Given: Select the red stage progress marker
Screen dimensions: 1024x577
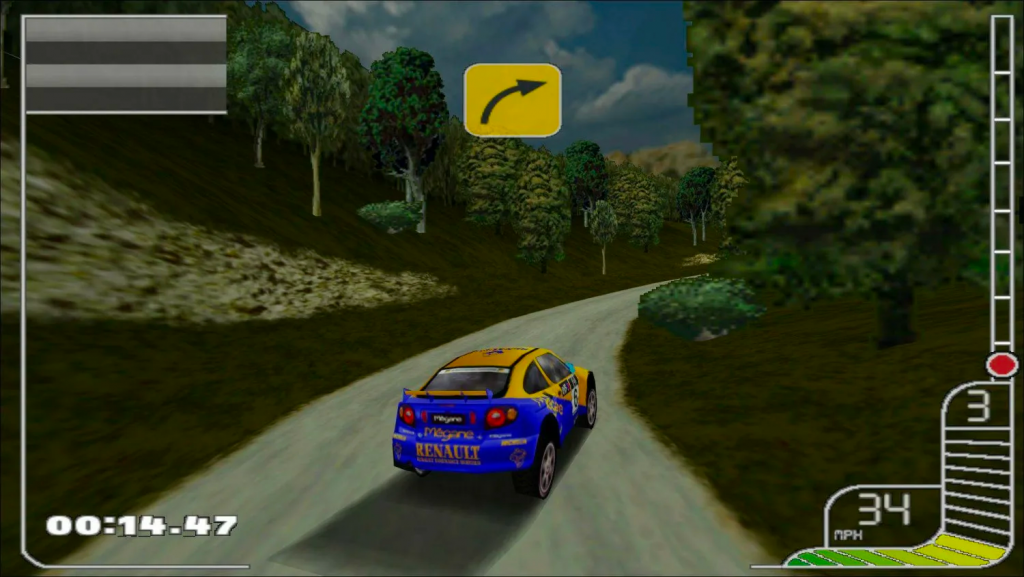Looking at the screenshot, I should (1001, 364).
